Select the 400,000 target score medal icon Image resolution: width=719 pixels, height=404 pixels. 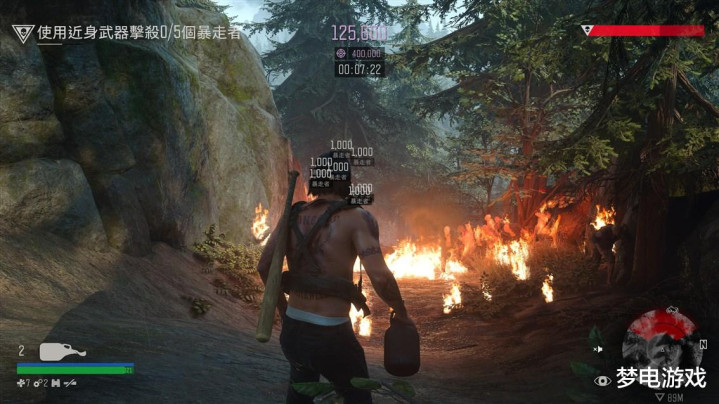pyautogui.click(x=340, y=53)
